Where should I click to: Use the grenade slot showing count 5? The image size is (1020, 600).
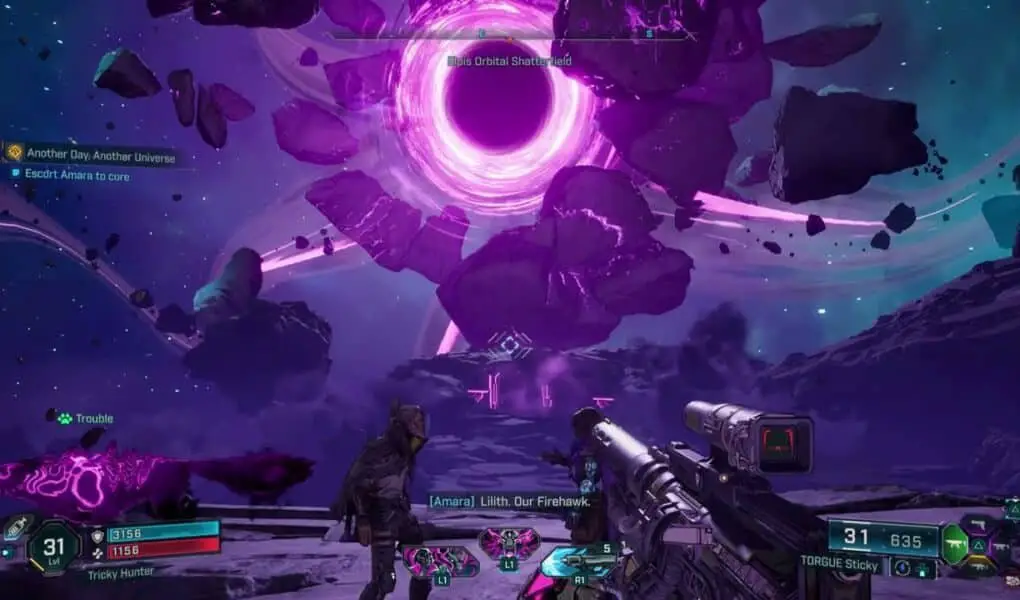[x=579, y=561]
